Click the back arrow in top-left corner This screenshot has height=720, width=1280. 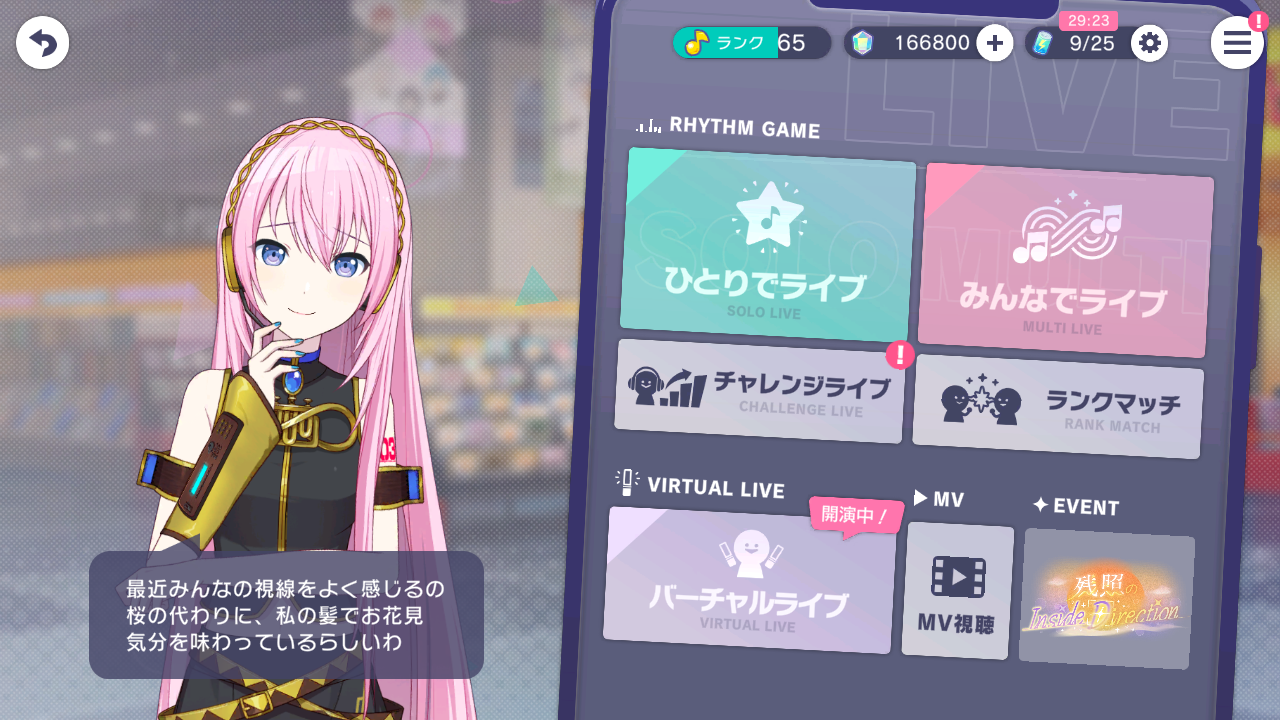(42, 42)
